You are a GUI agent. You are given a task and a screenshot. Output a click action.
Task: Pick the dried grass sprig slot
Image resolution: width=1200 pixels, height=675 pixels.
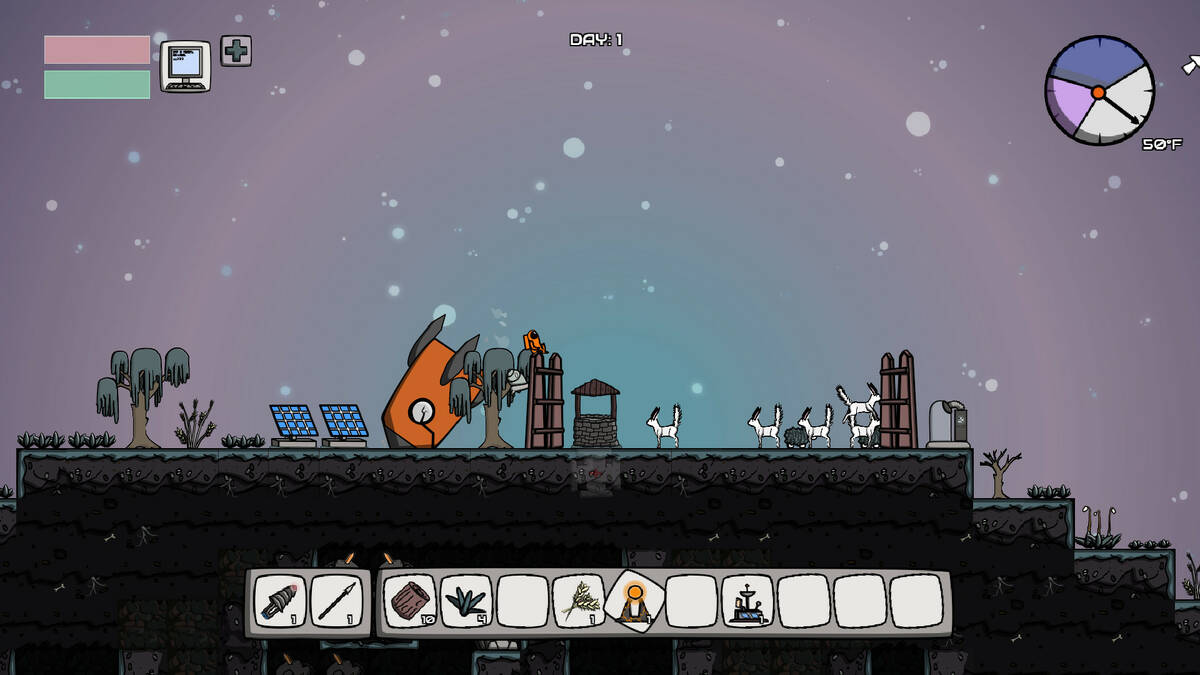[x=578, y=601]
